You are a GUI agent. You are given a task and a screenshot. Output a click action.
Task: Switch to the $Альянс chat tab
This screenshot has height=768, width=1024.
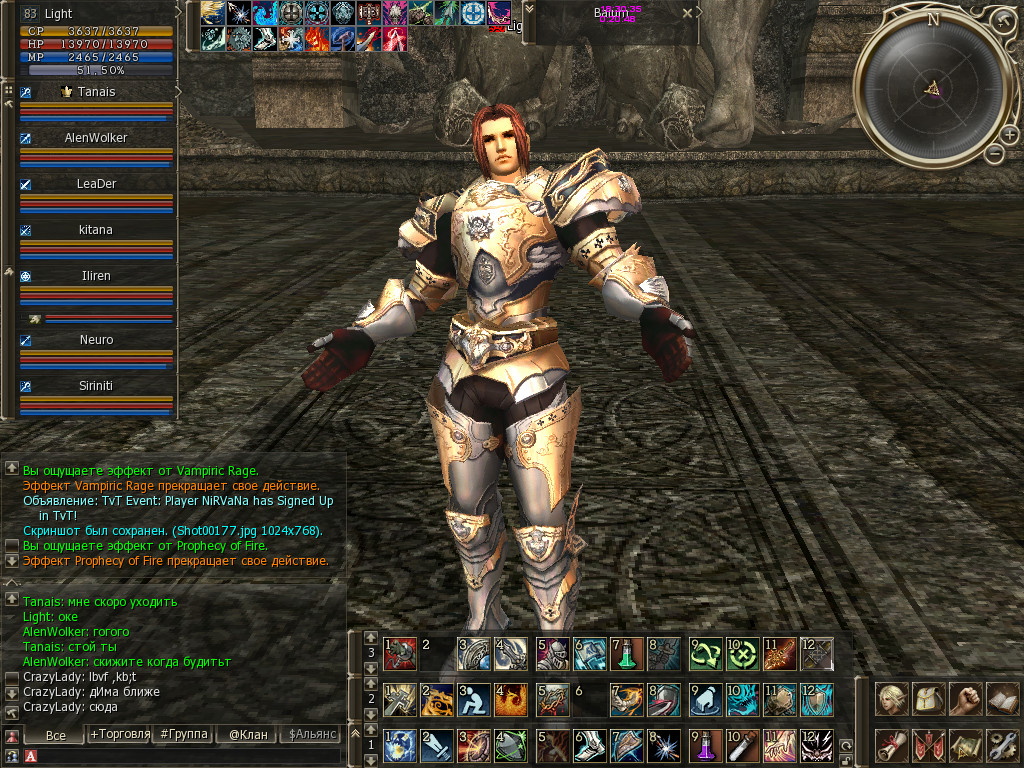point(311,734)
